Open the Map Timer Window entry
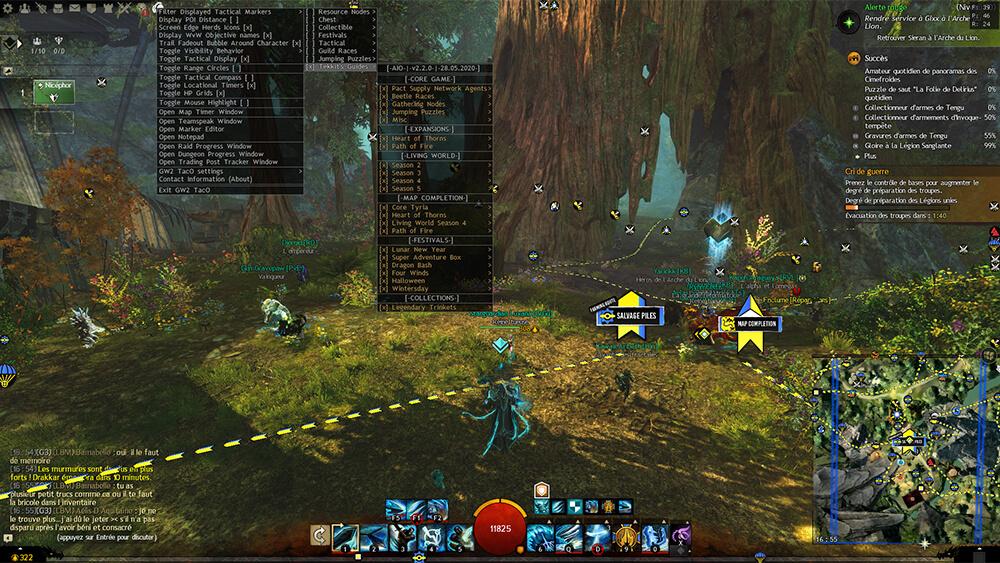This screenshot has width=1000, height=563. click(x=201, y=112)
